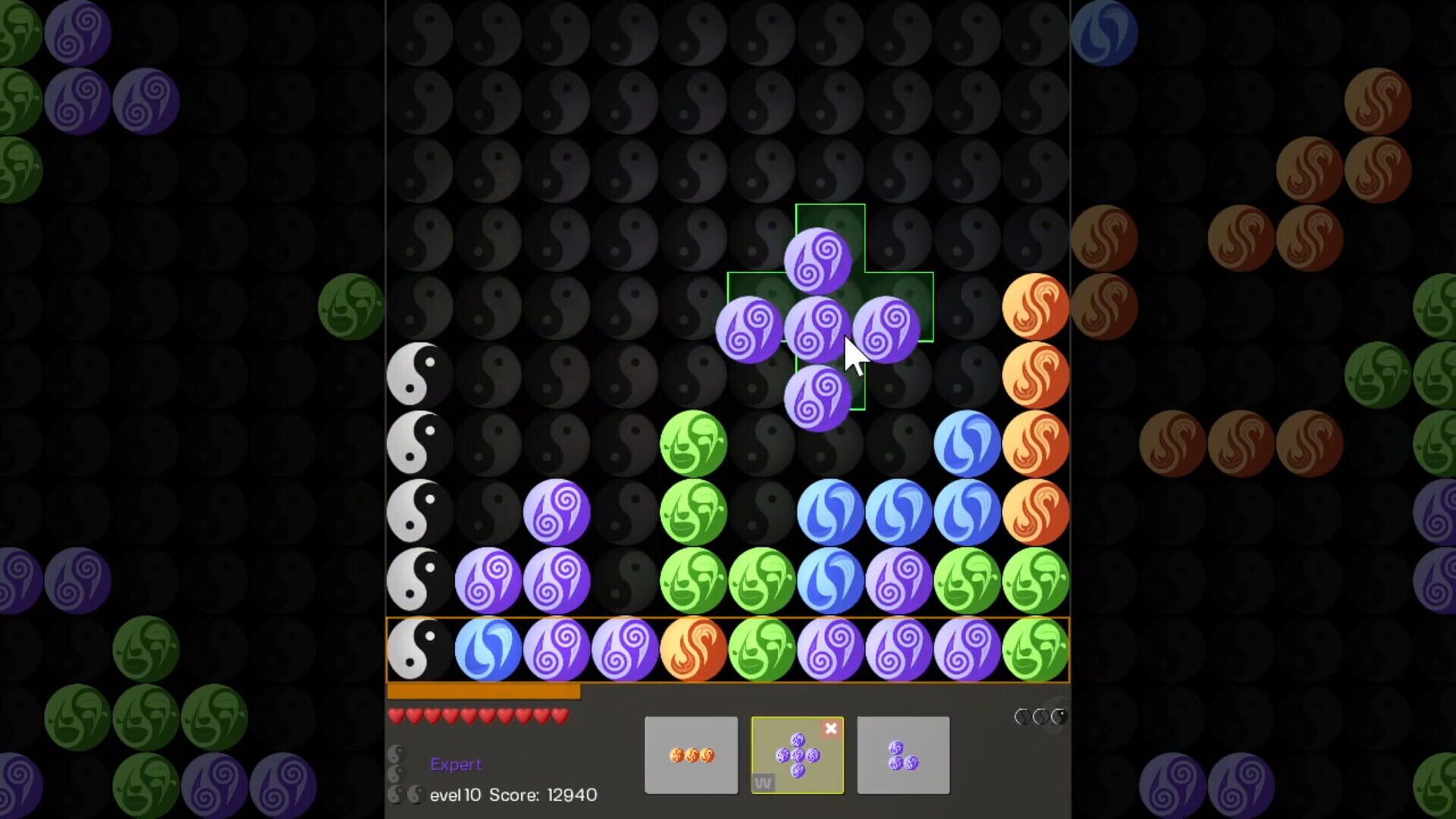This screenshot has height=819, width=1456.
Task: Click the highlighted bottom row of orbs
Action: (728, 651)
